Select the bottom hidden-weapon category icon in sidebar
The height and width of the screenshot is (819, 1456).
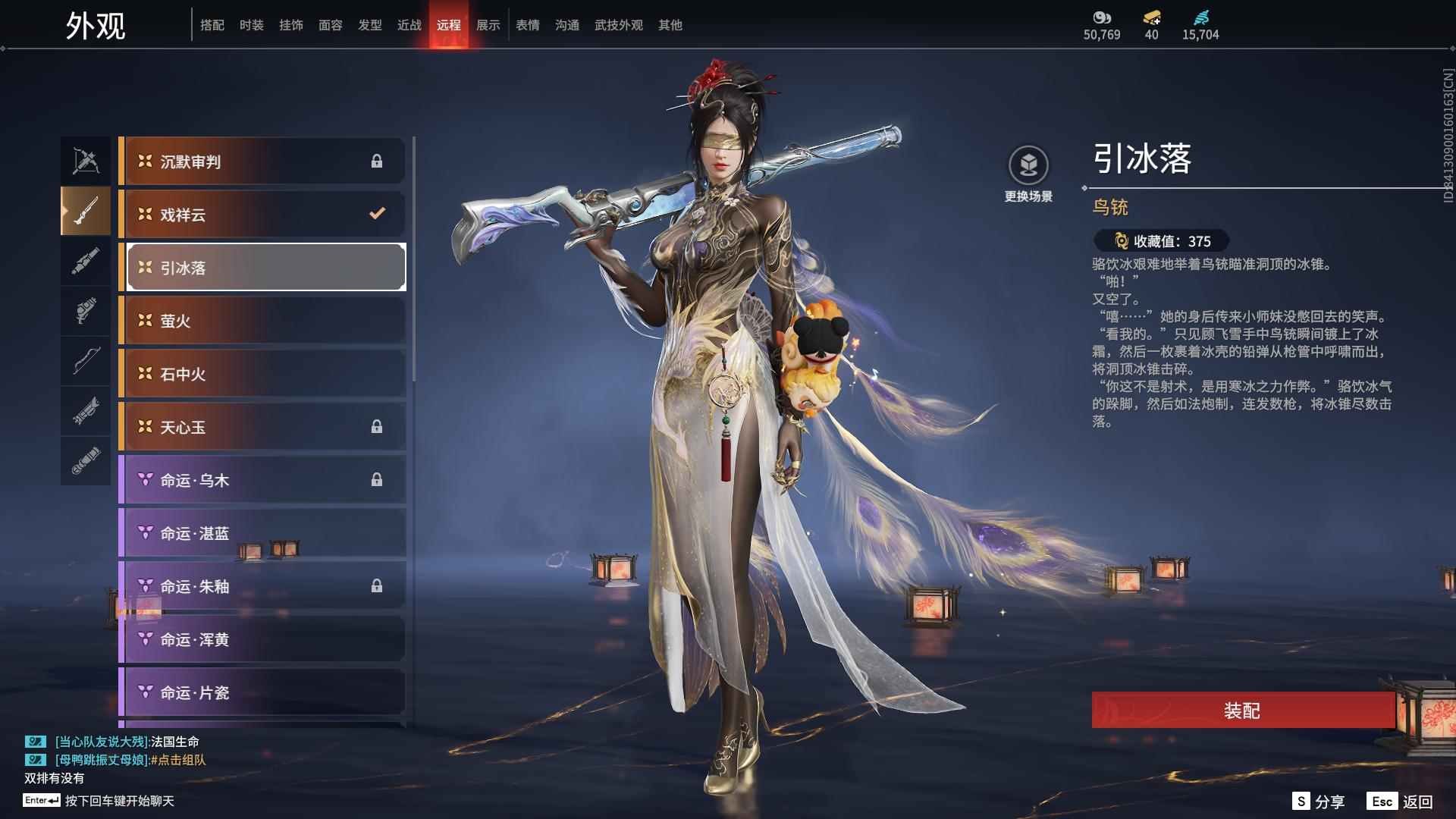pos(86,460)
